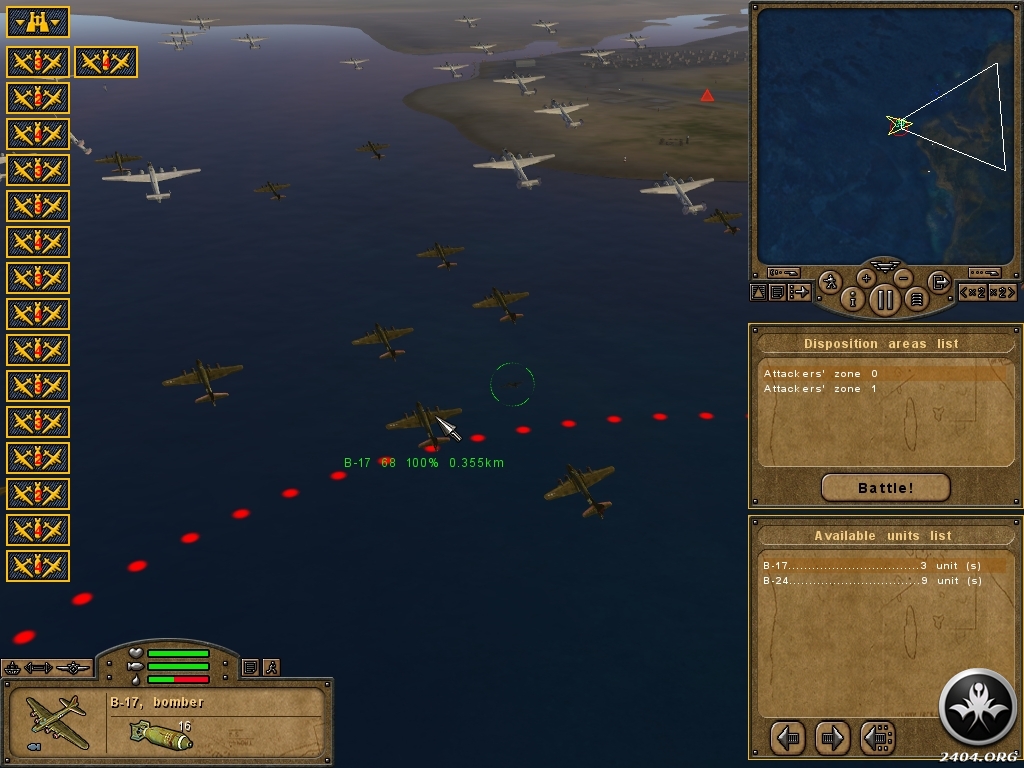Click the exit door arrow button
Screen dimensions: 1024x768
(x=939, y=282)
